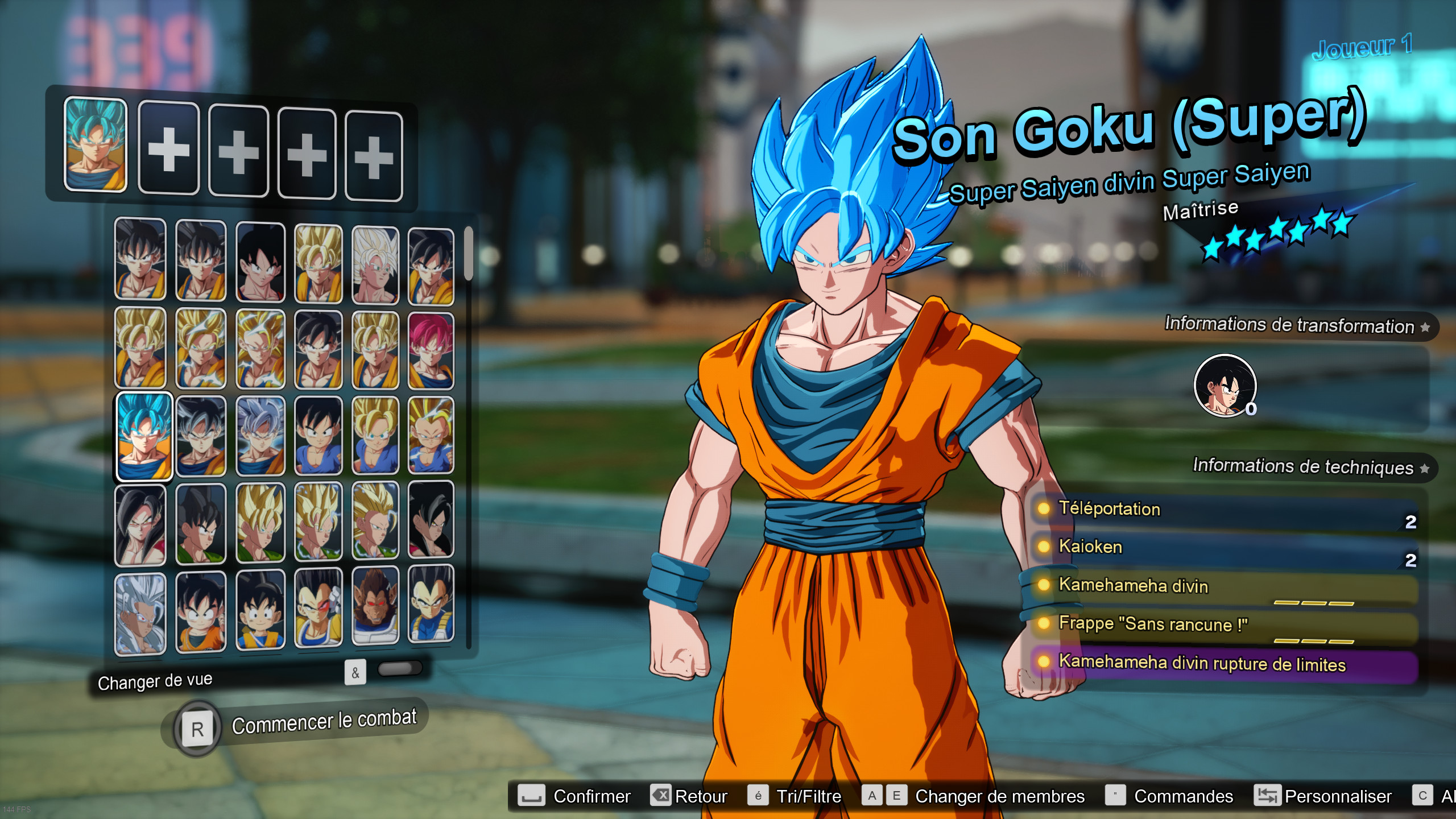Toggle the Changer de vue switch
Viewport: 1456px width, 819px height.
pyautogui.click(x=399, y=669)
